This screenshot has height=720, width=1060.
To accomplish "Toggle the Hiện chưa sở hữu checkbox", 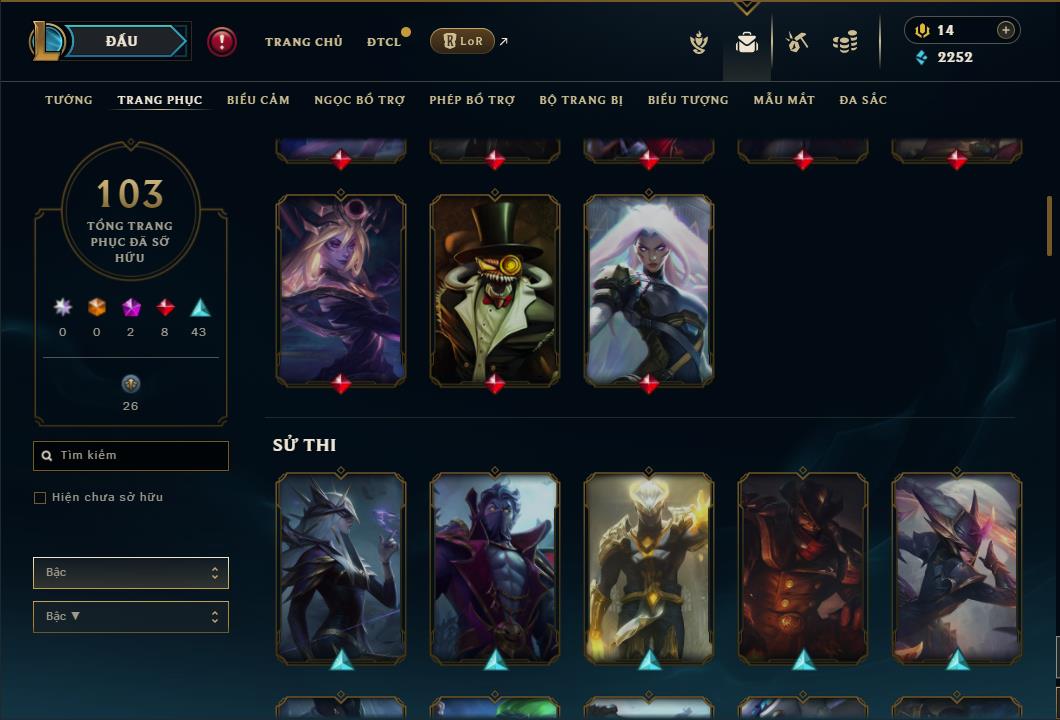I will (40, 498).
